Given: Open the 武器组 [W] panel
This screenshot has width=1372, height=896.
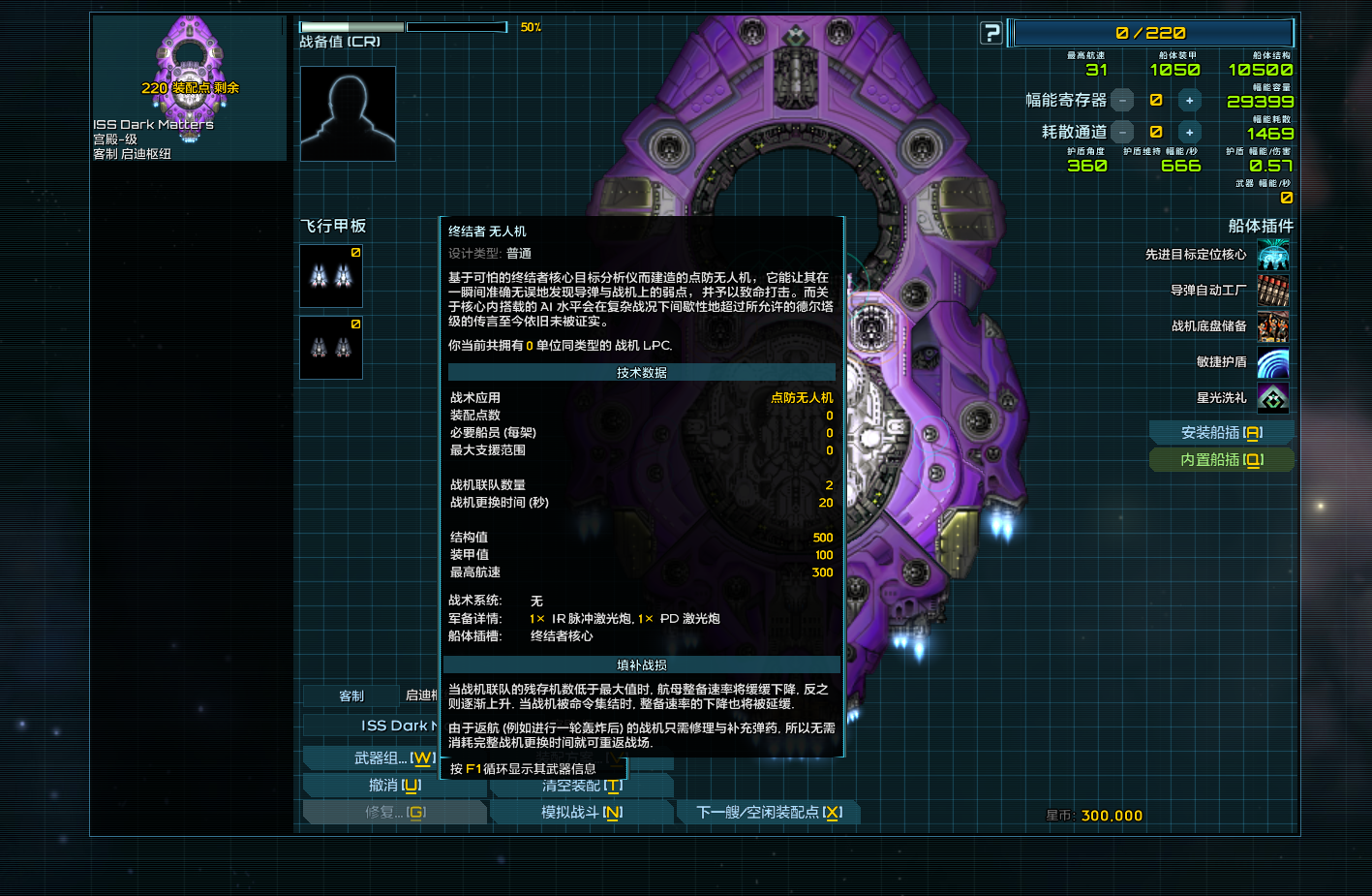Looking at the screenshot, I should click(395, 758).
